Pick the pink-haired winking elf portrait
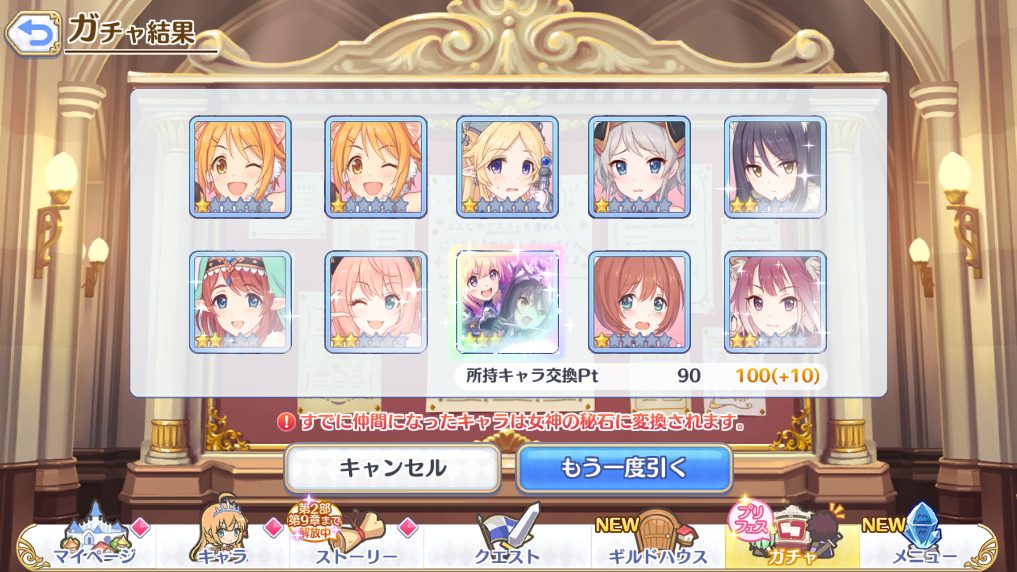The image size is (1017, 572). [x=375, y=301]
